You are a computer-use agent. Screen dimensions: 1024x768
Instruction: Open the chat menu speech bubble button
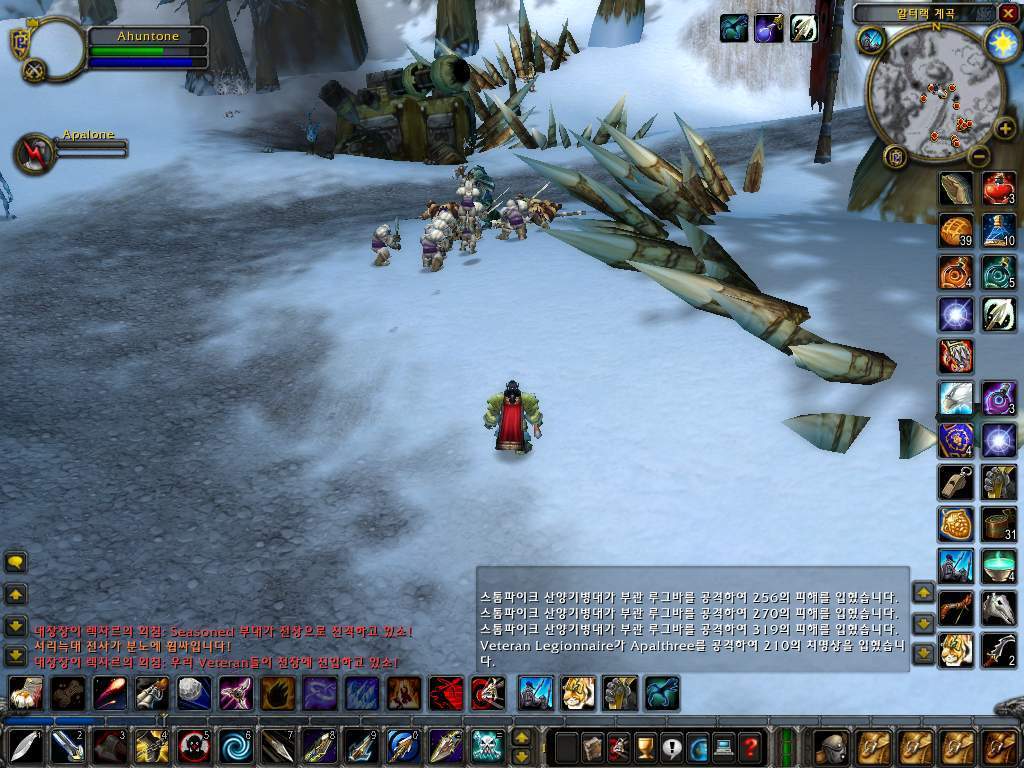pos(16,562)
